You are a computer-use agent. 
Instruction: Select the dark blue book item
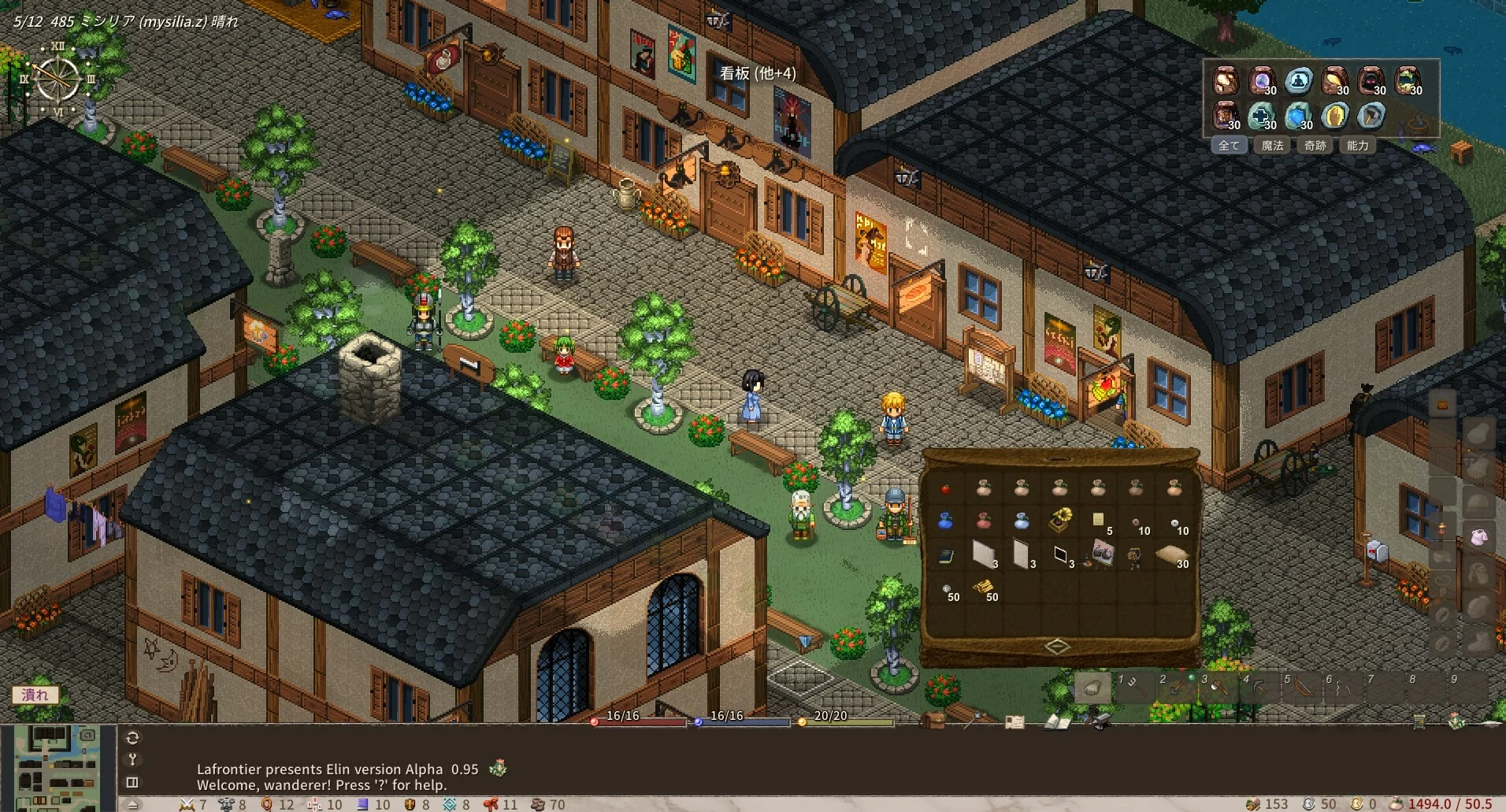coord(945,556)
